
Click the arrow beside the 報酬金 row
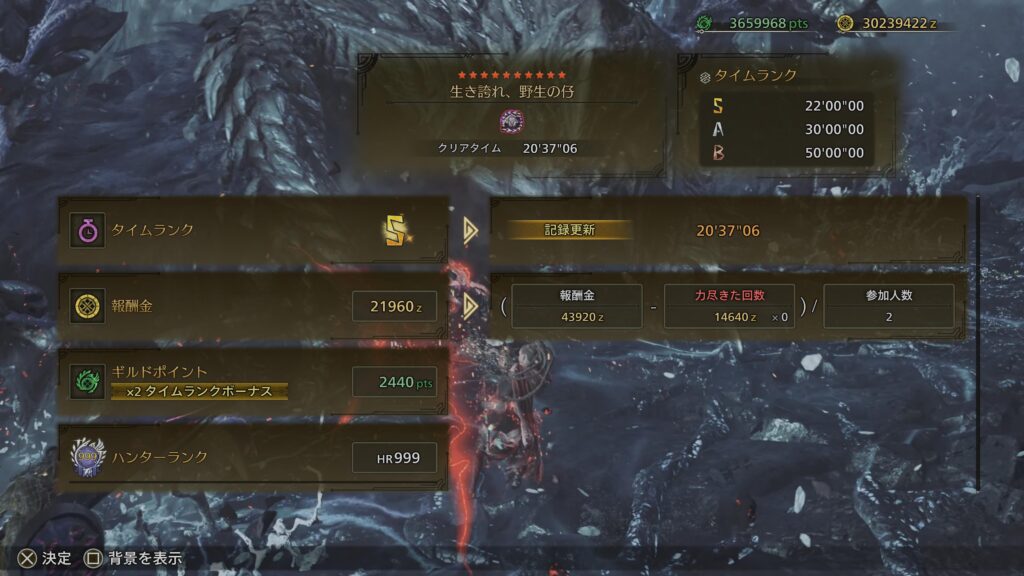(470, 306)
